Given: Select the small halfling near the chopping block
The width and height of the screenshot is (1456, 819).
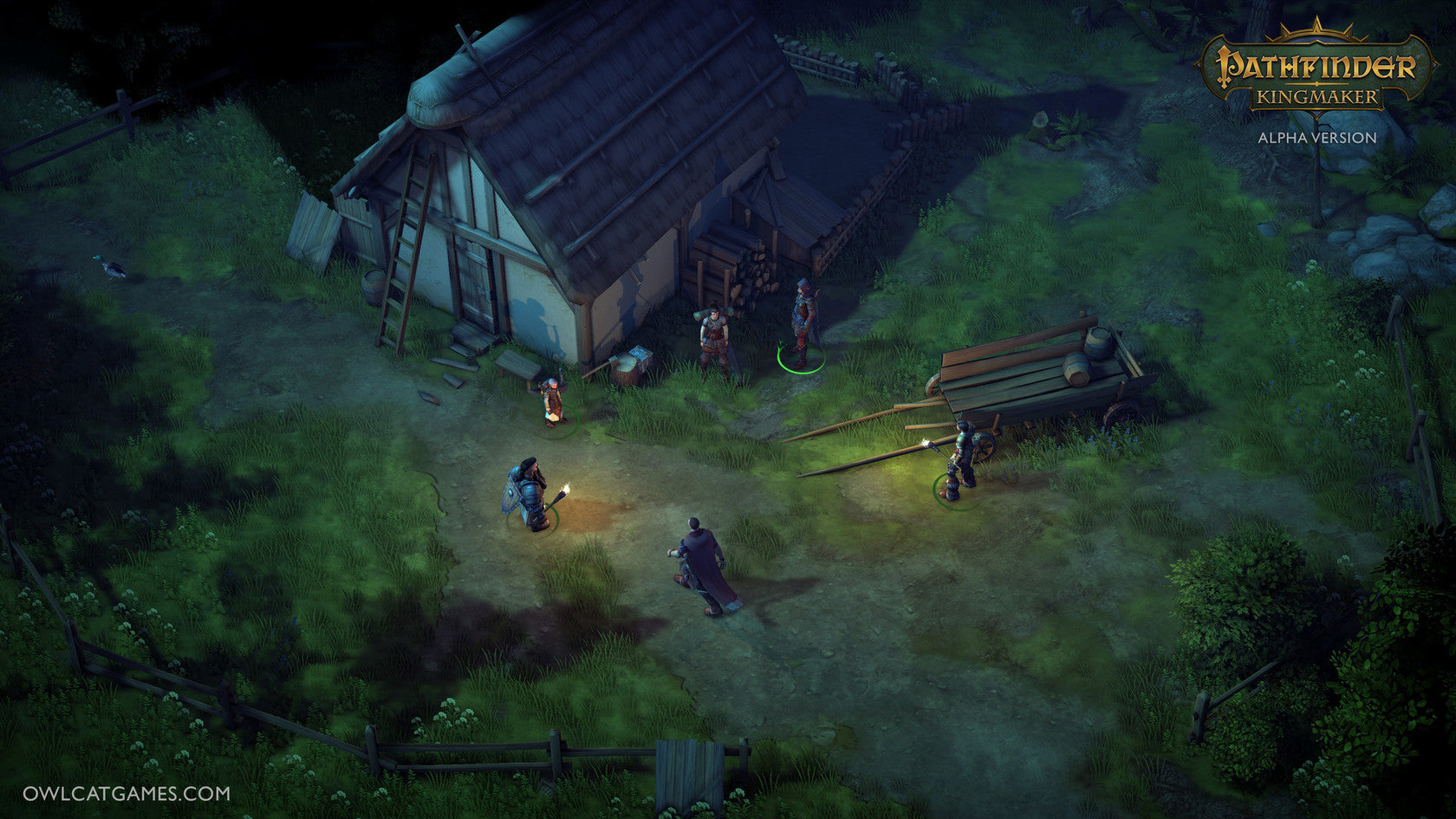Looking at the screenshot, I should pyautogui.click(x=551, y=401).
